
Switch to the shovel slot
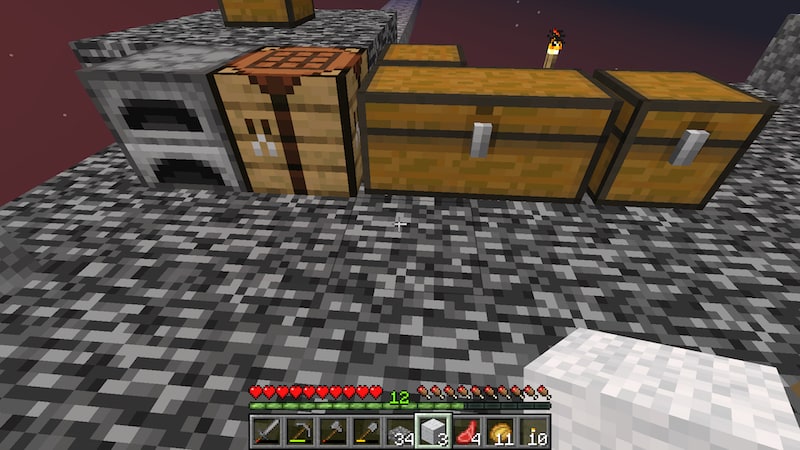click(x=366, y=432)
